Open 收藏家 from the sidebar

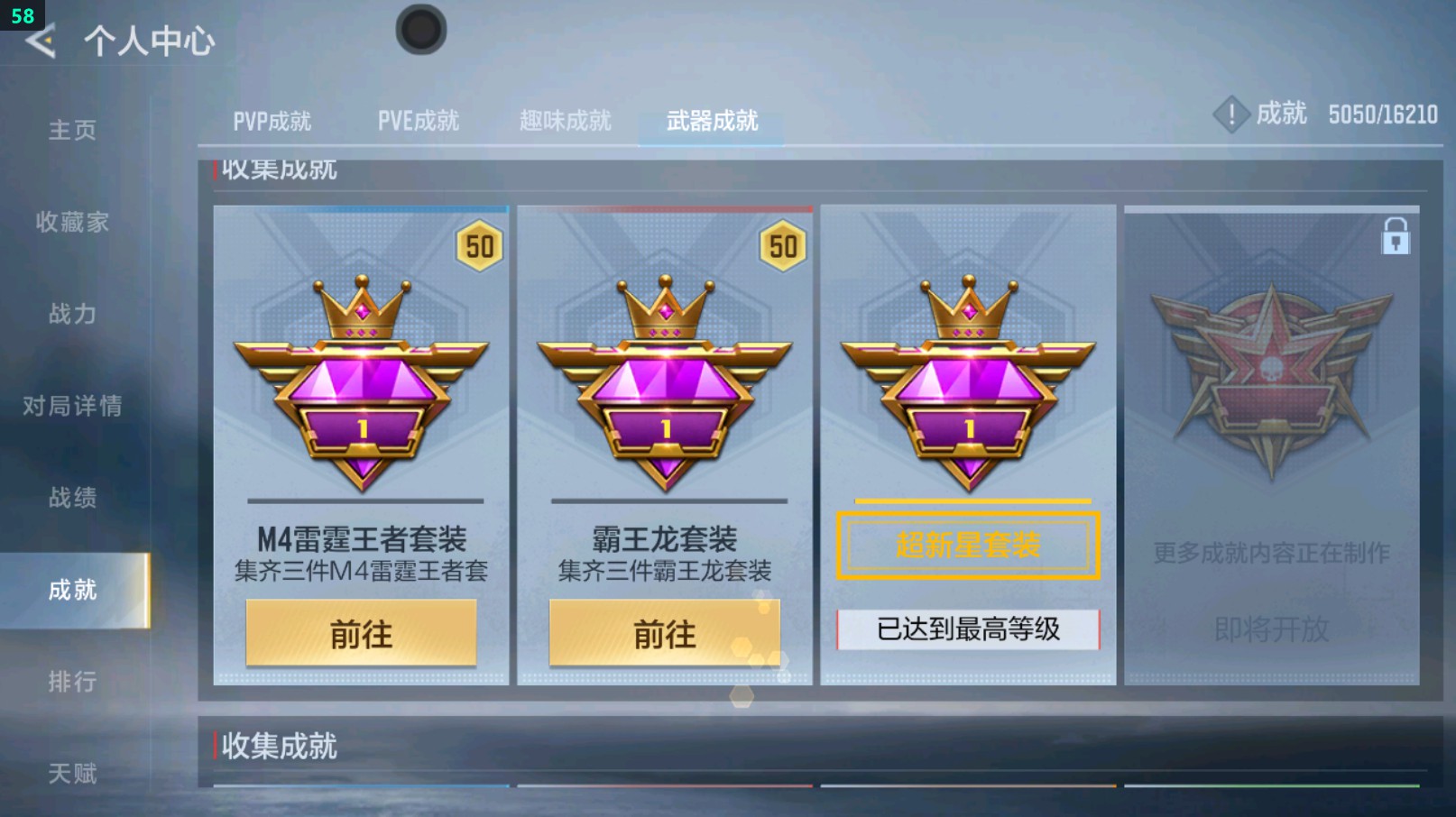72,222
